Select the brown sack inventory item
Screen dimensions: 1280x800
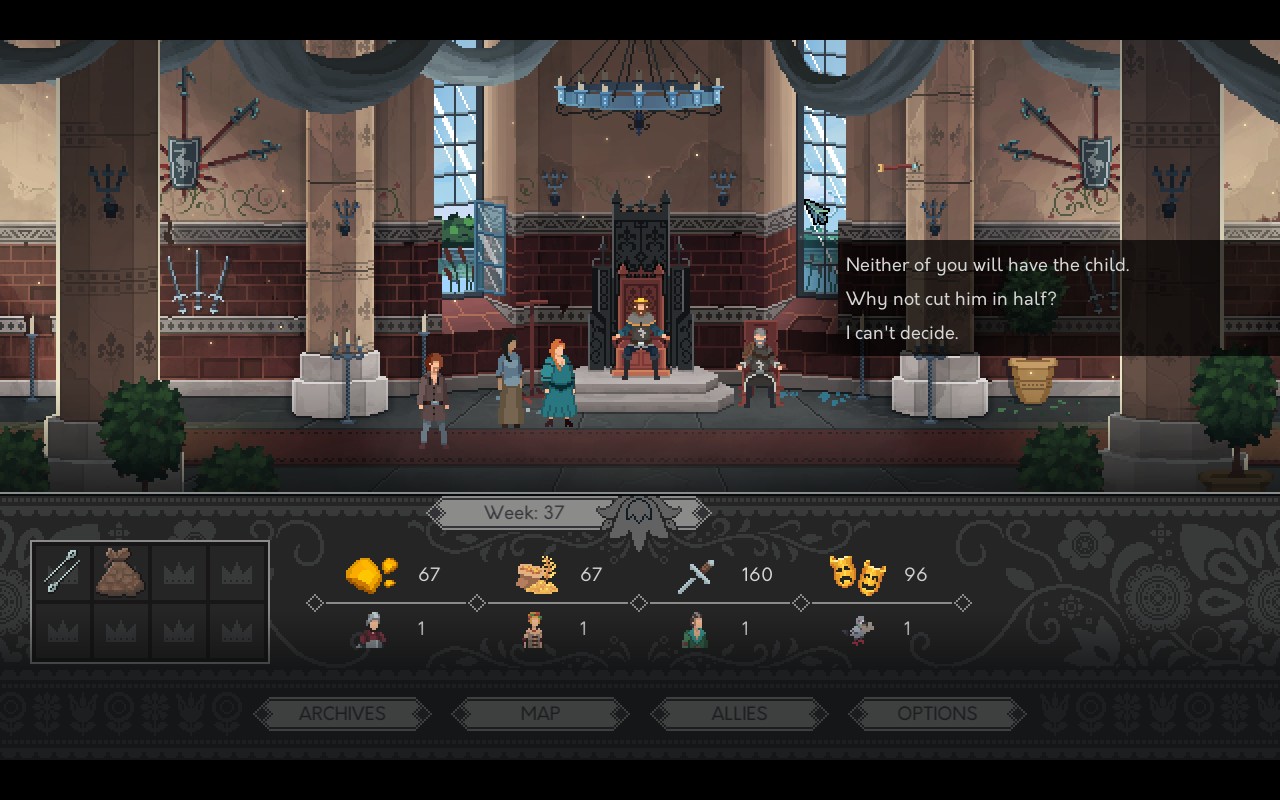(x=121, y=573)
